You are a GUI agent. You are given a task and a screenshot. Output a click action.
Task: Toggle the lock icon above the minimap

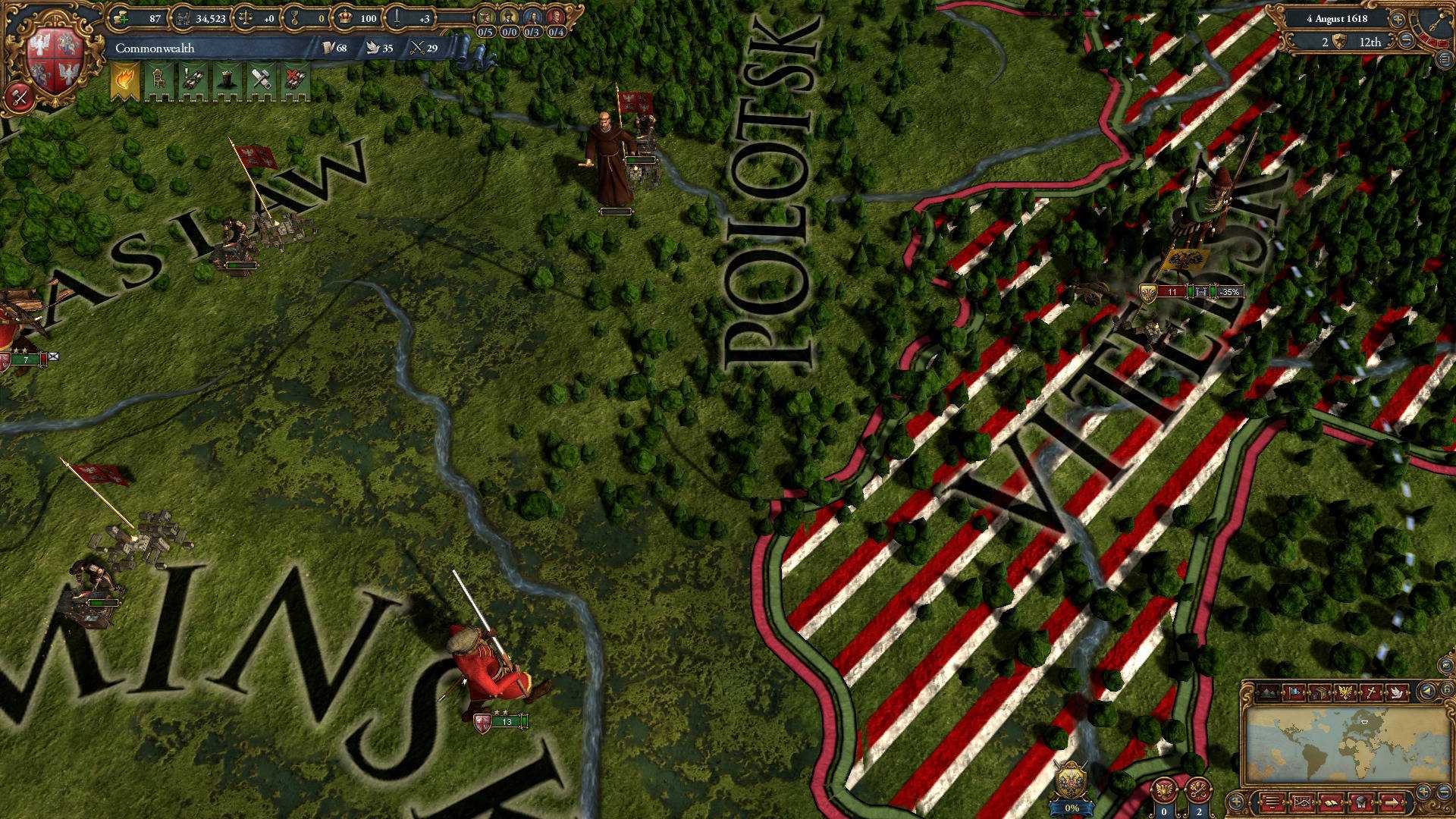coord(1447,692)
